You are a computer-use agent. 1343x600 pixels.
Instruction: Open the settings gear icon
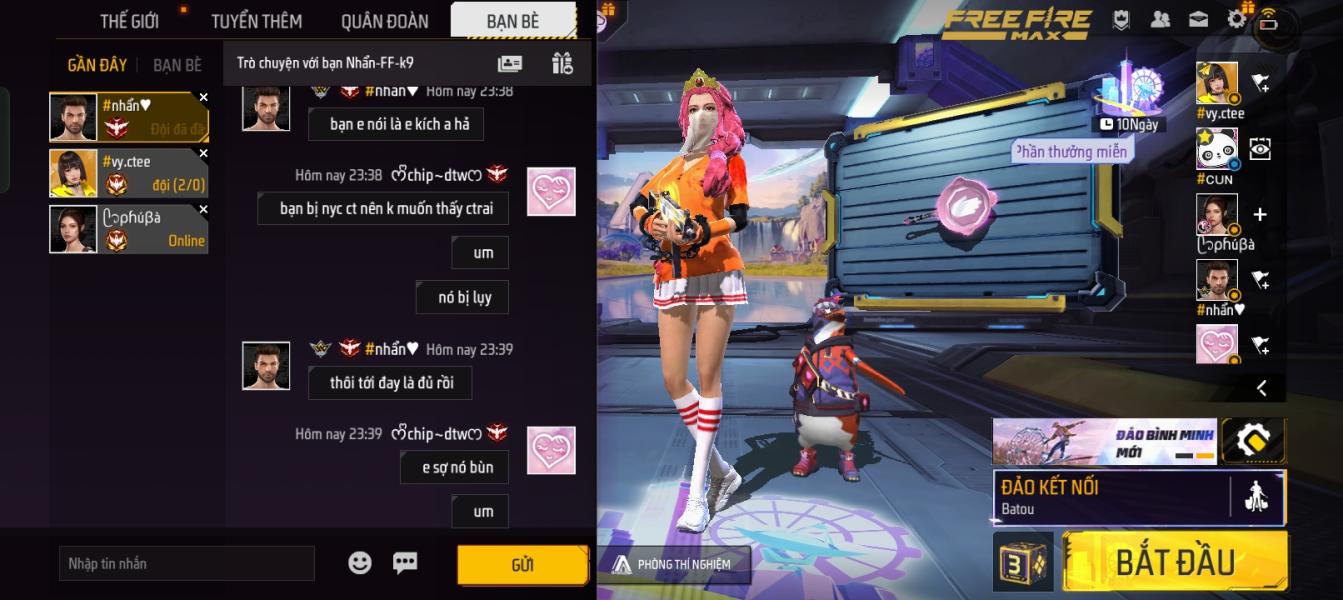pyautogui.click(x=1237, y=19)
